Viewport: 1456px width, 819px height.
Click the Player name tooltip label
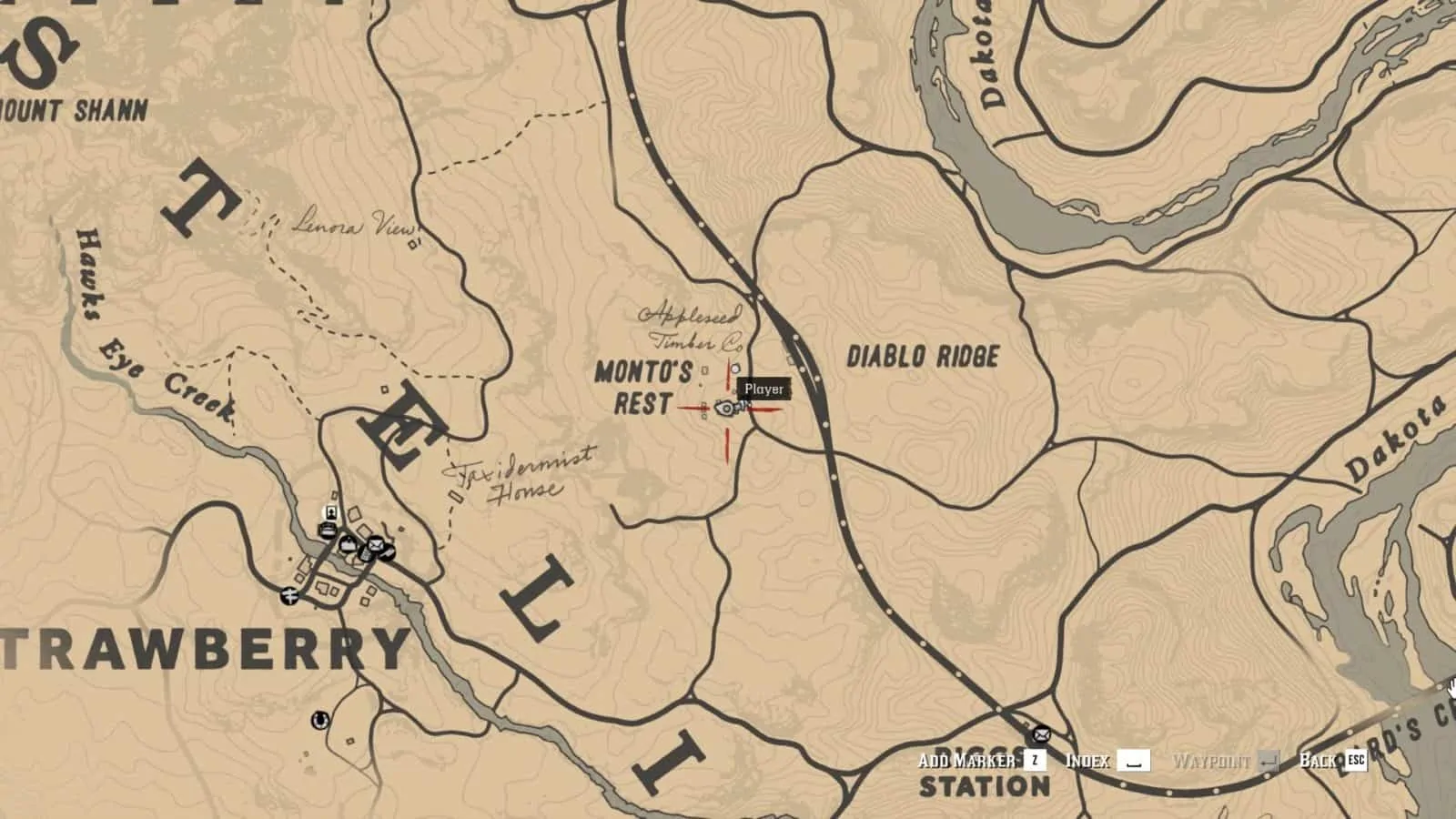click(763, 389)
